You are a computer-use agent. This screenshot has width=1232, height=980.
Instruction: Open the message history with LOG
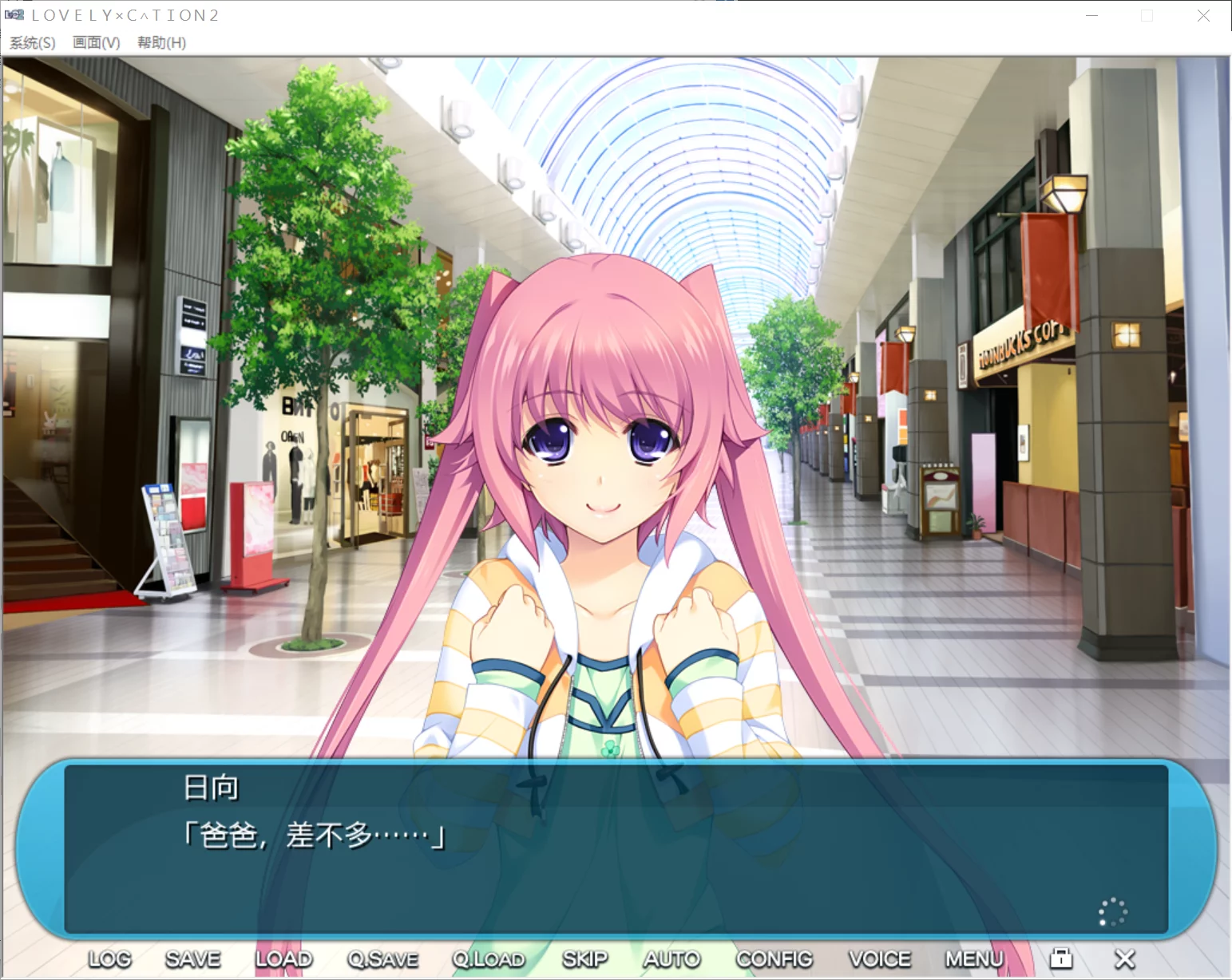pos(109,958)
